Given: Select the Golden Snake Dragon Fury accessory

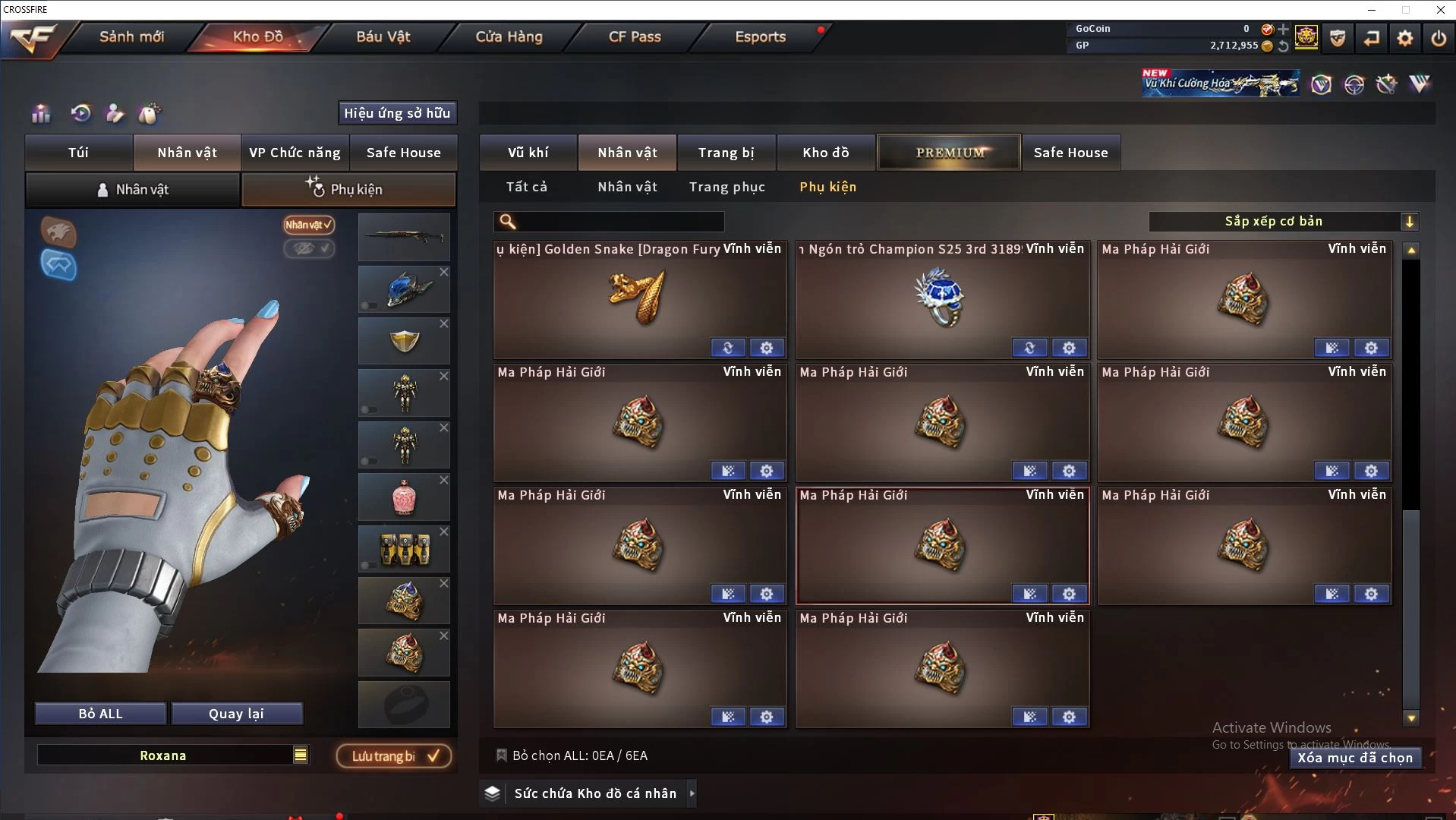Looking at the screenshot, I should pos(639,300).
